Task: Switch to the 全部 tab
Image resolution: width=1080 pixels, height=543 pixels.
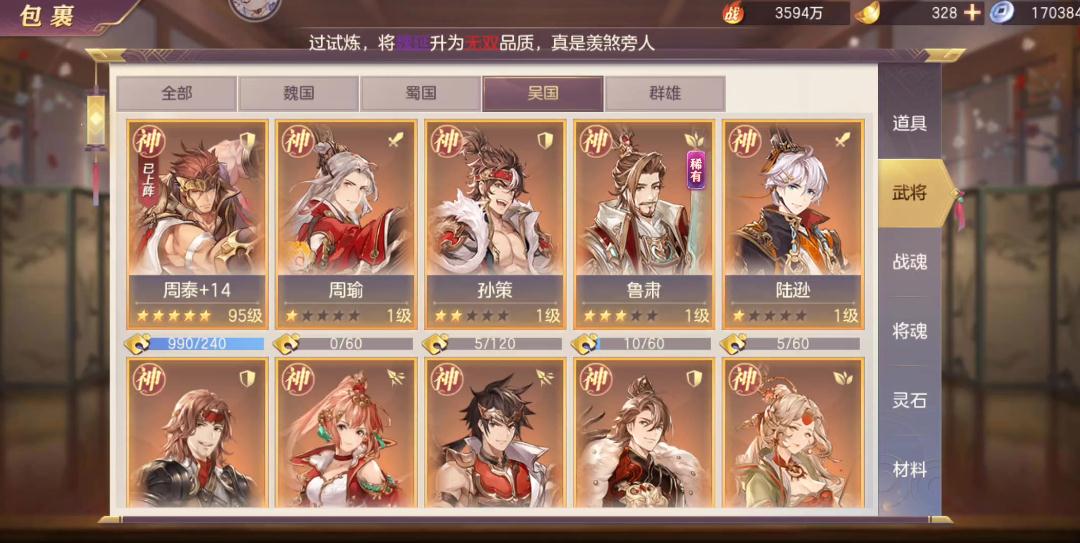Action: tap(177, 94)
